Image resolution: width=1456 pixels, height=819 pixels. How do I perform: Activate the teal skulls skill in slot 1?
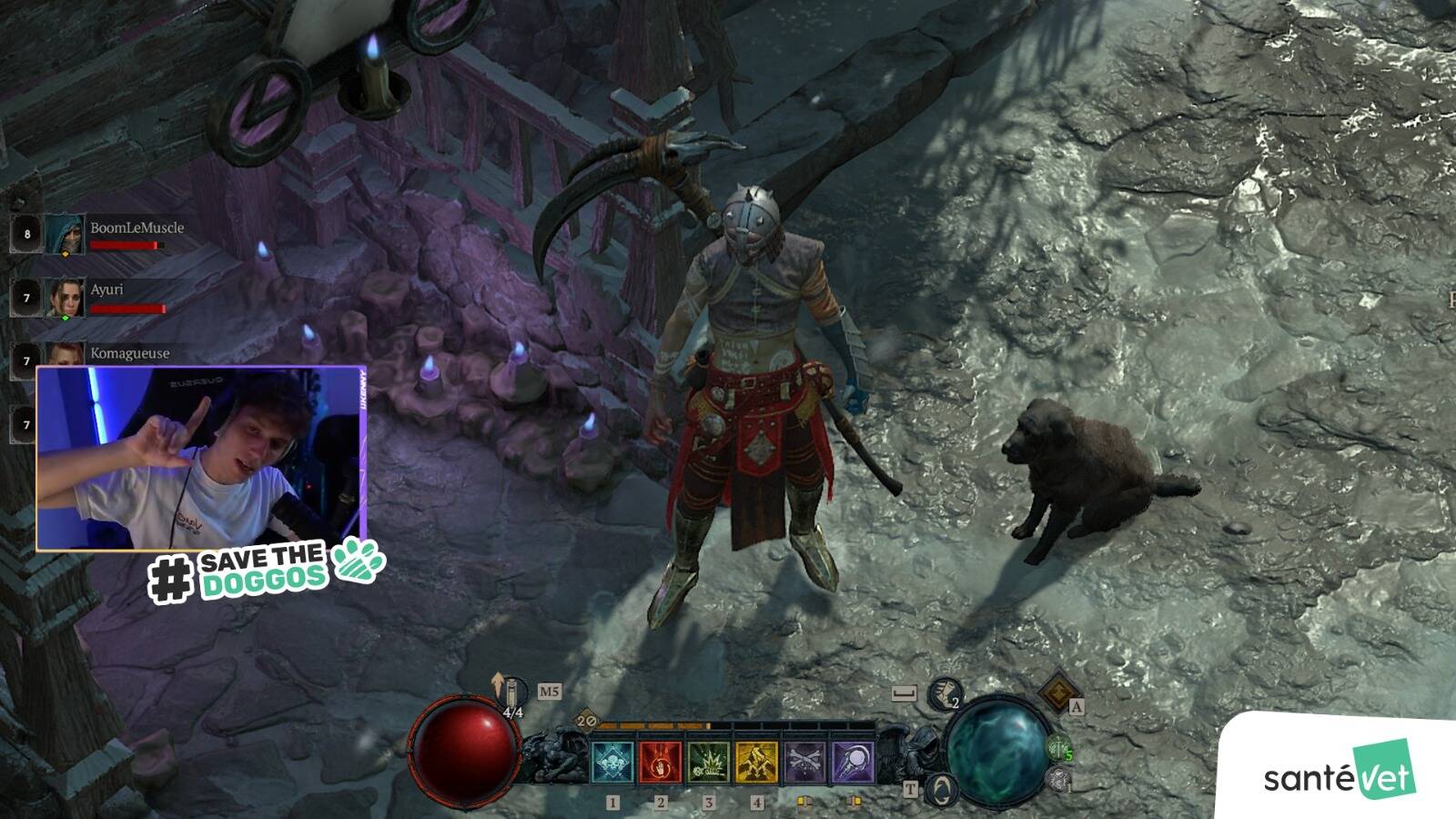(x=612, y=762)
